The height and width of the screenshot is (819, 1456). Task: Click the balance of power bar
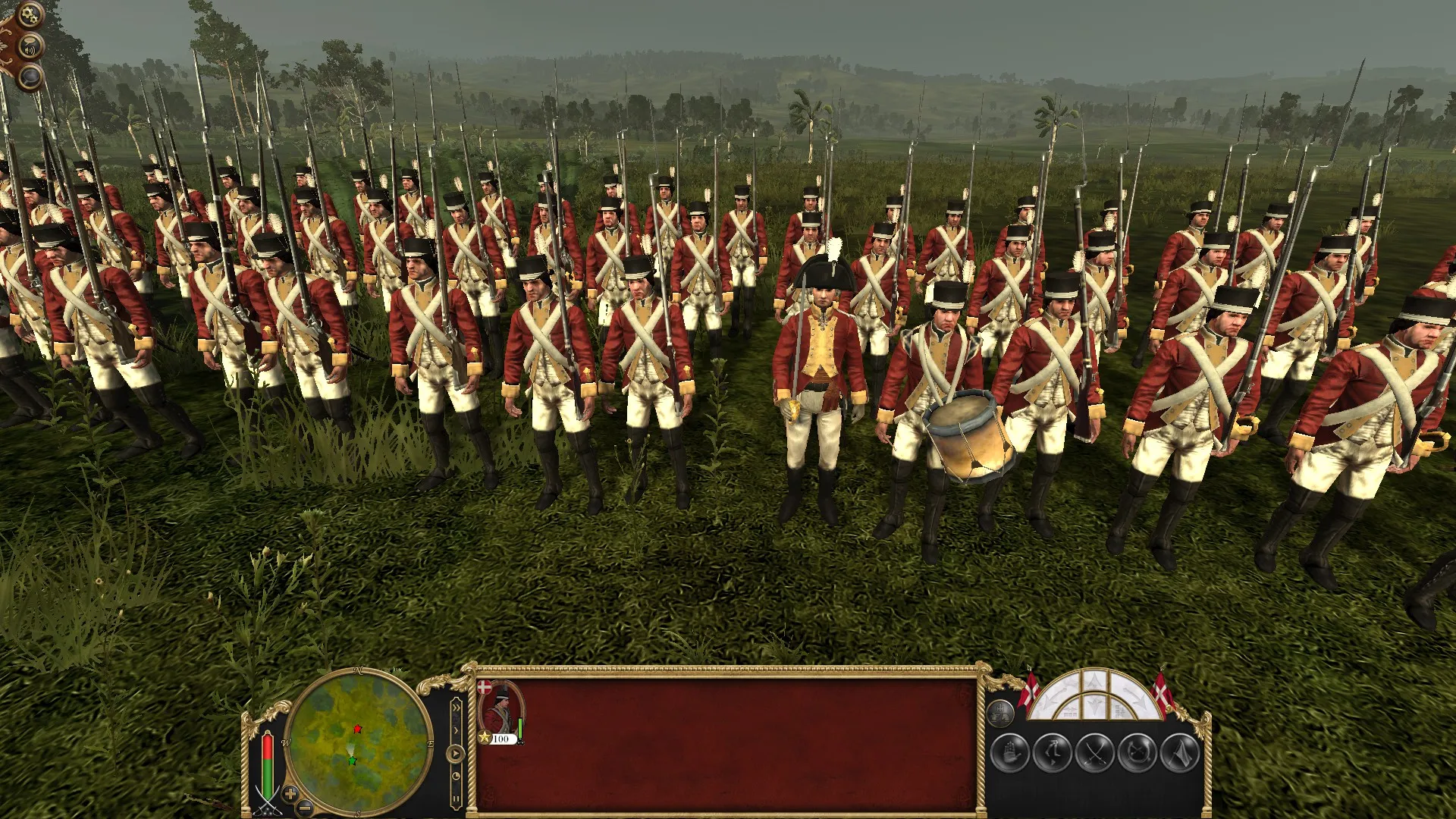tap(268, 764)
